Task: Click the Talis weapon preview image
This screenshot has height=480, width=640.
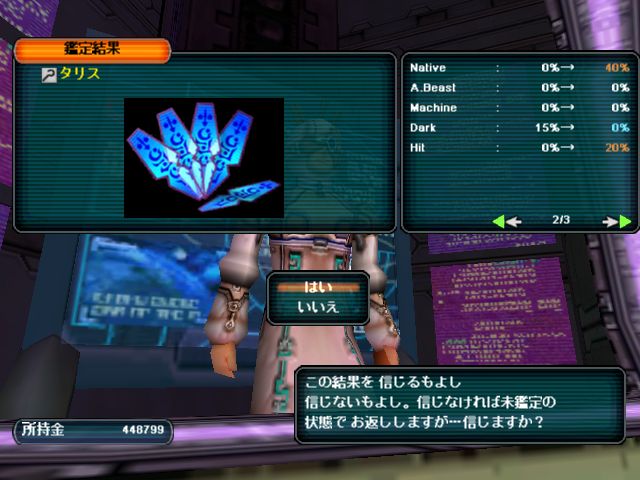Action: [x=203, y=157]
